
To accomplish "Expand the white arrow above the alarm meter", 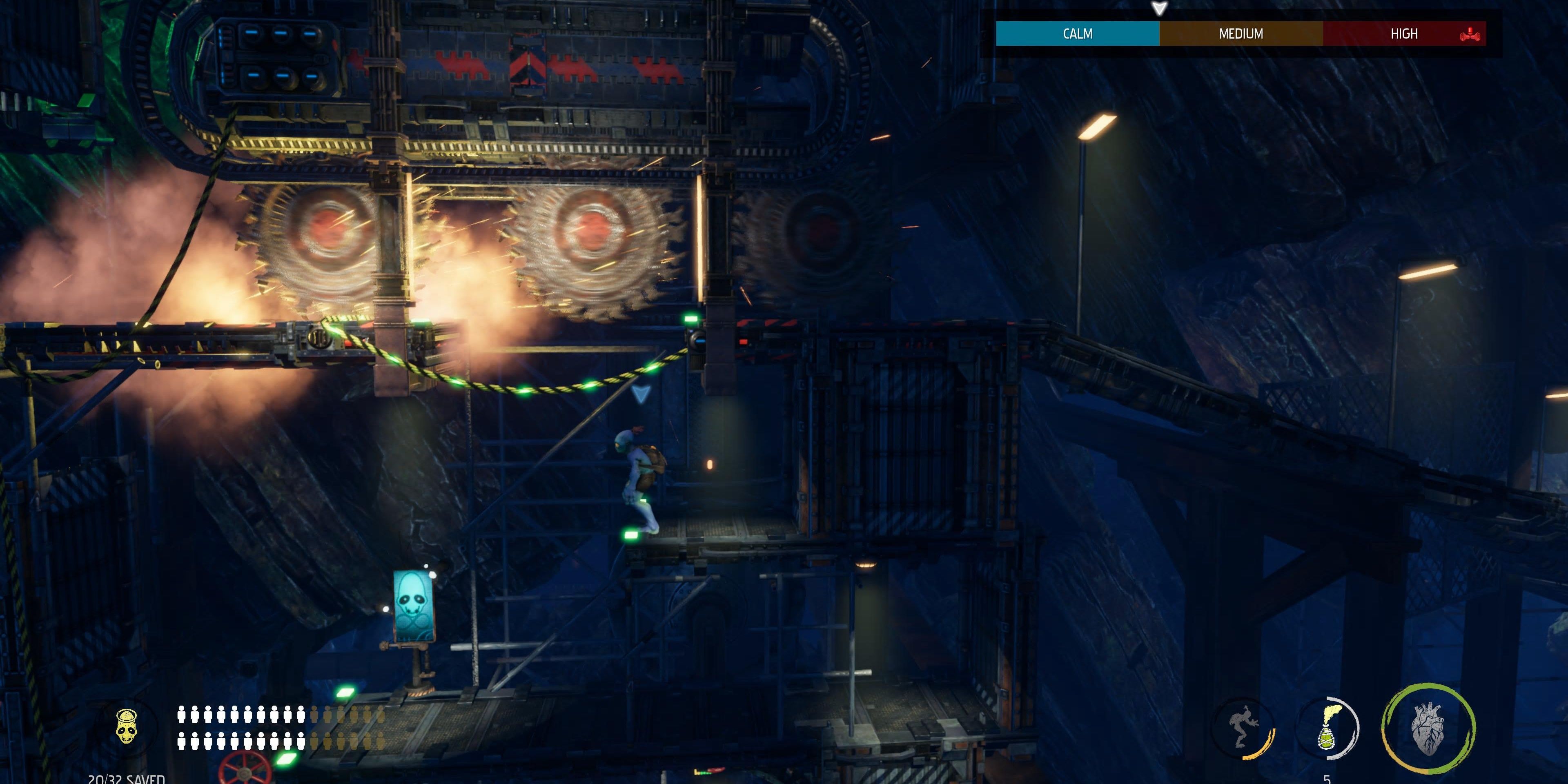I will 1160,9.
